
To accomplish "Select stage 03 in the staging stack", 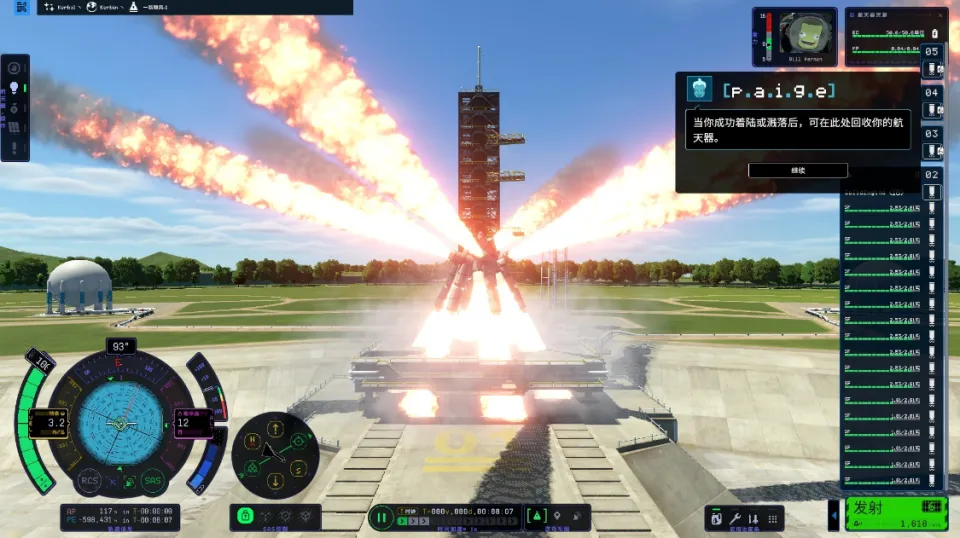I will pos(932,133).
